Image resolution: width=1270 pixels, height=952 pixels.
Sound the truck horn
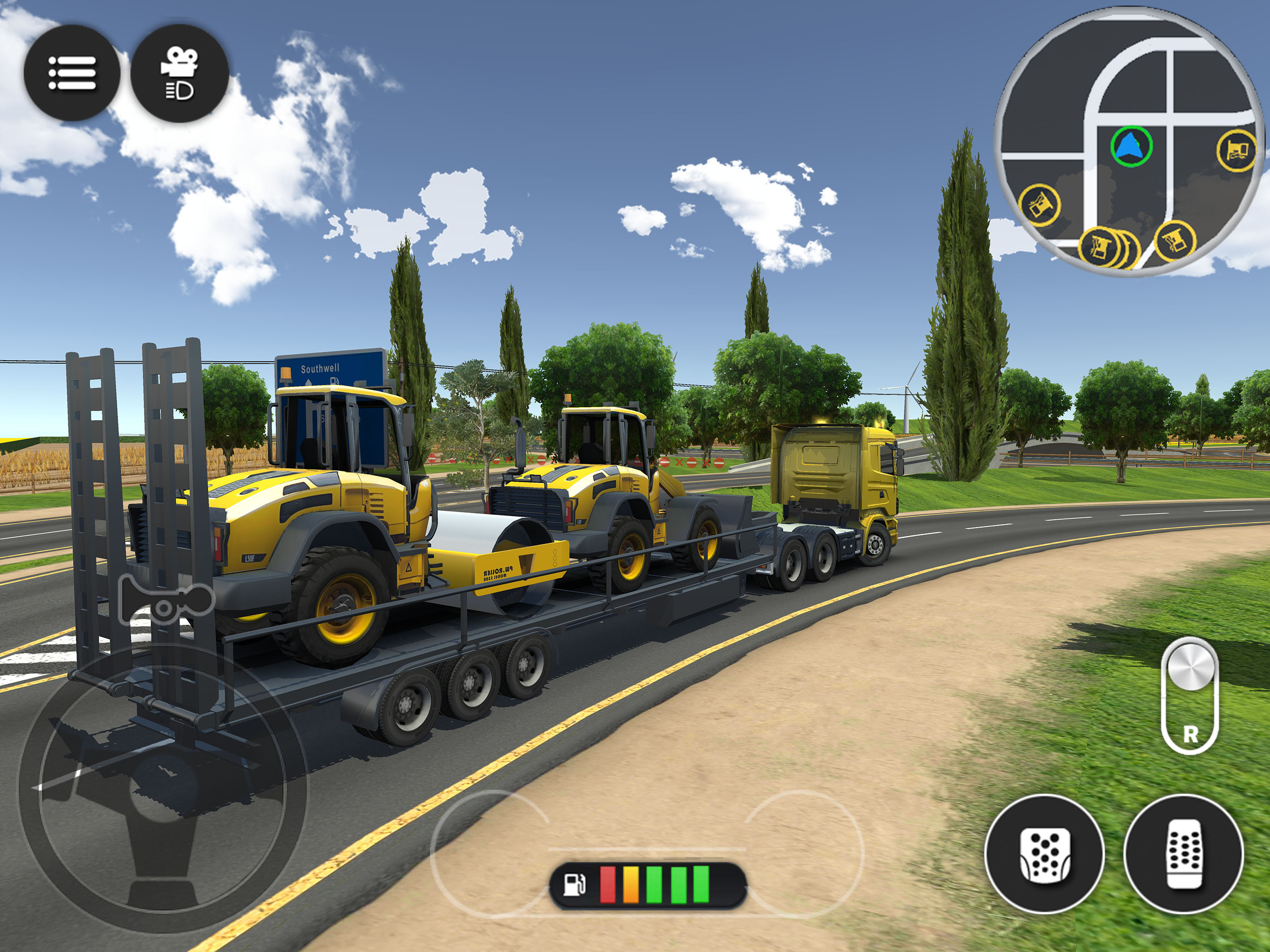click(165, 601)
